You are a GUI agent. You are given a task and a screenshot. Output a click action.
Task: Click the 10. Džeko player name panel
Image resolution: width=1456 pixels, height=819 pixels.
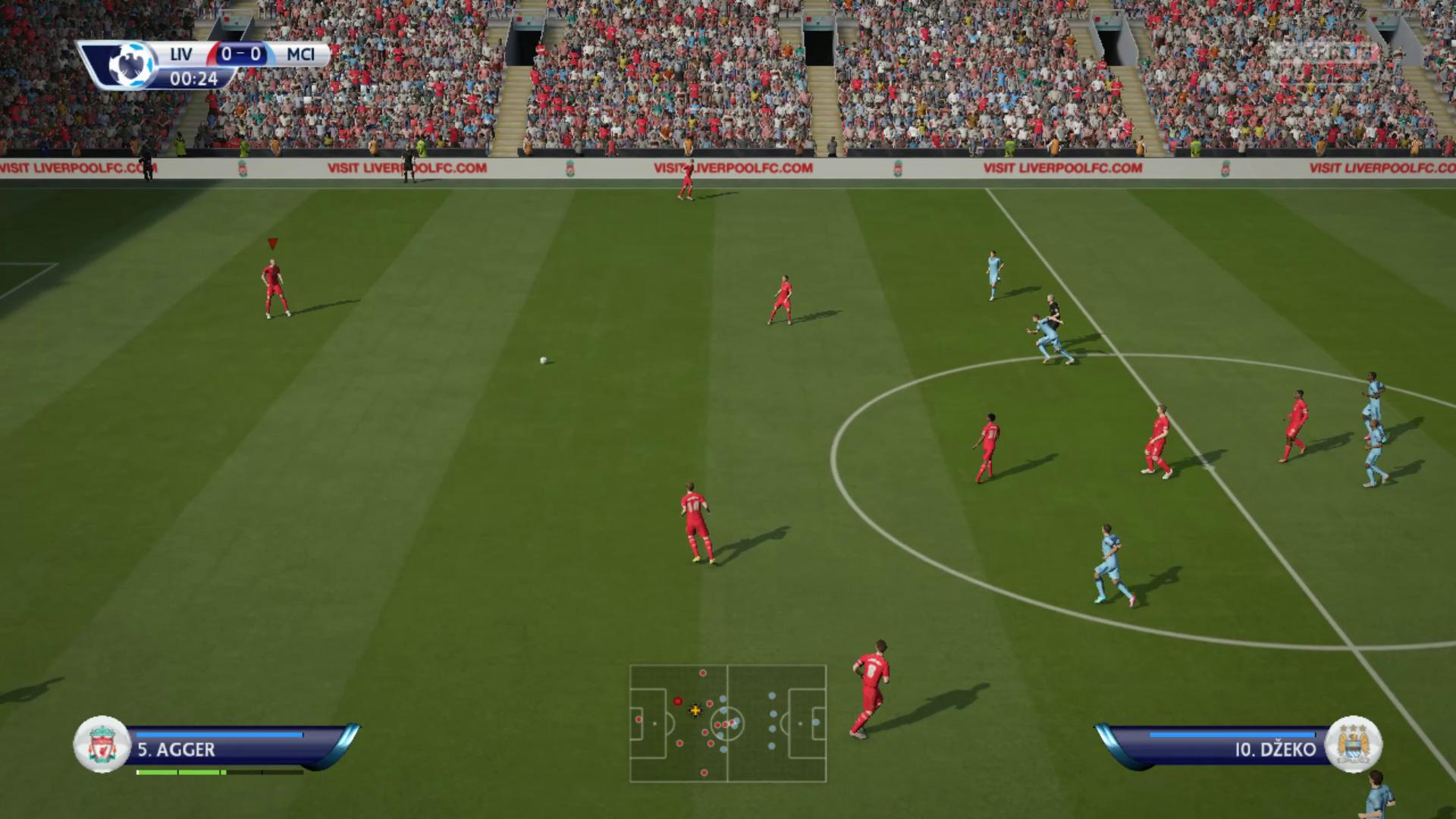(x=1221, y=749)
